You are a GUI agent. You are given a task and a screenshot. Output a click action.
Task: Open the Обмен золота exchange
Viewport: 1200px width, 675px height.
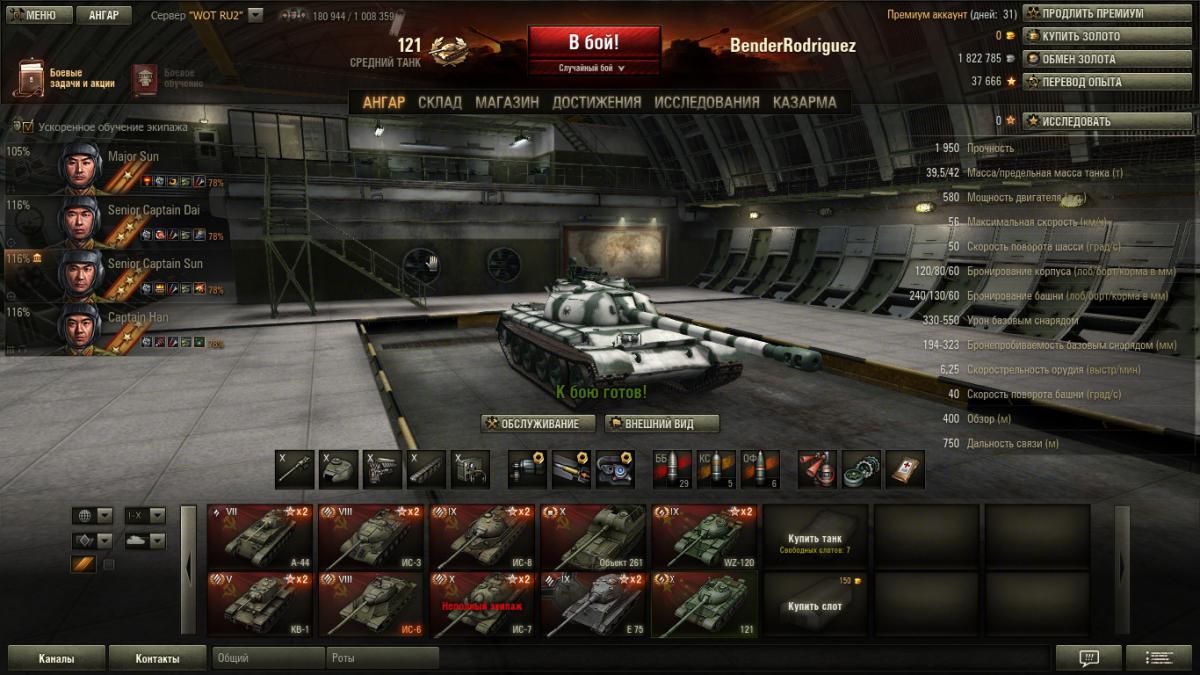click(1083, 59)
